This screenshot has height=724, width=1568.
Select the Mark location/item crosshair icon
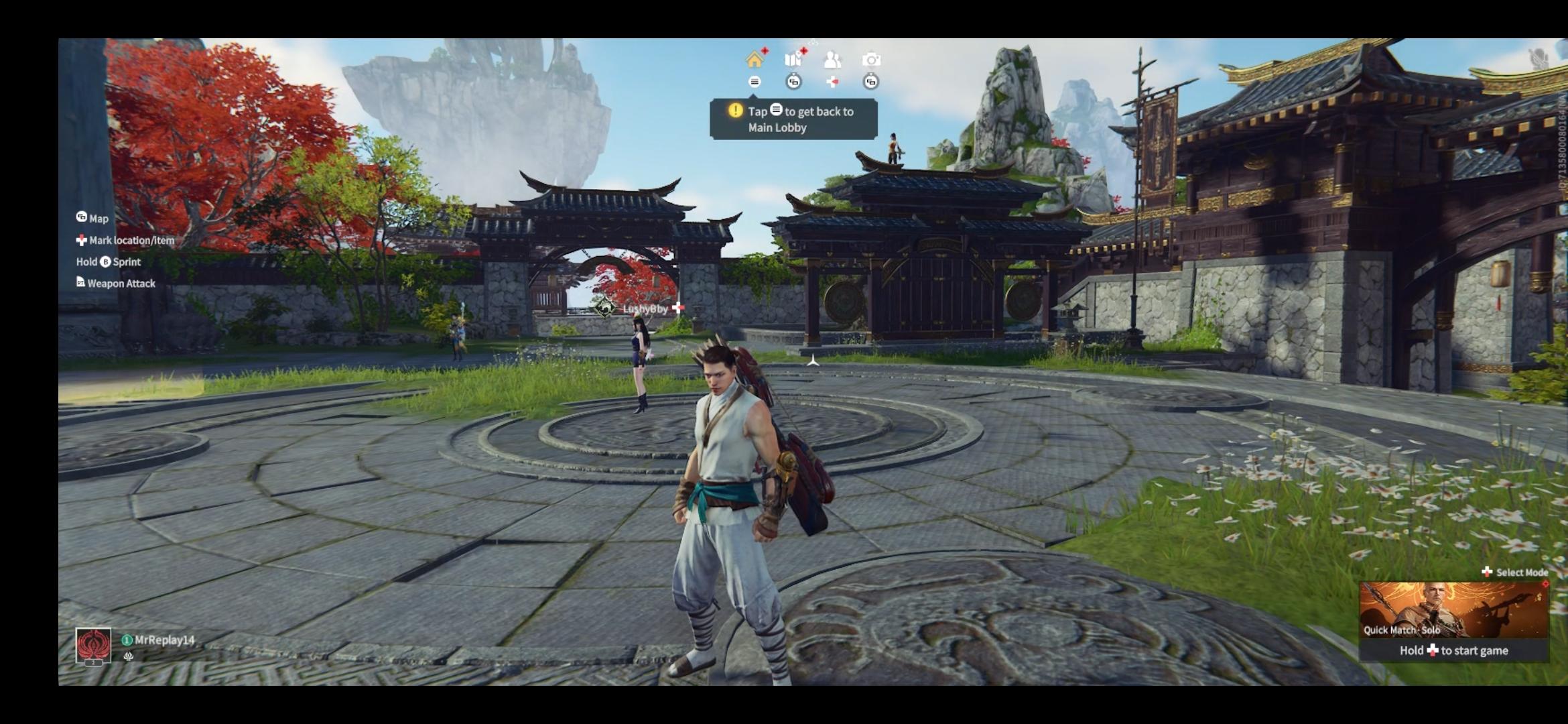[x=81, y=240]
